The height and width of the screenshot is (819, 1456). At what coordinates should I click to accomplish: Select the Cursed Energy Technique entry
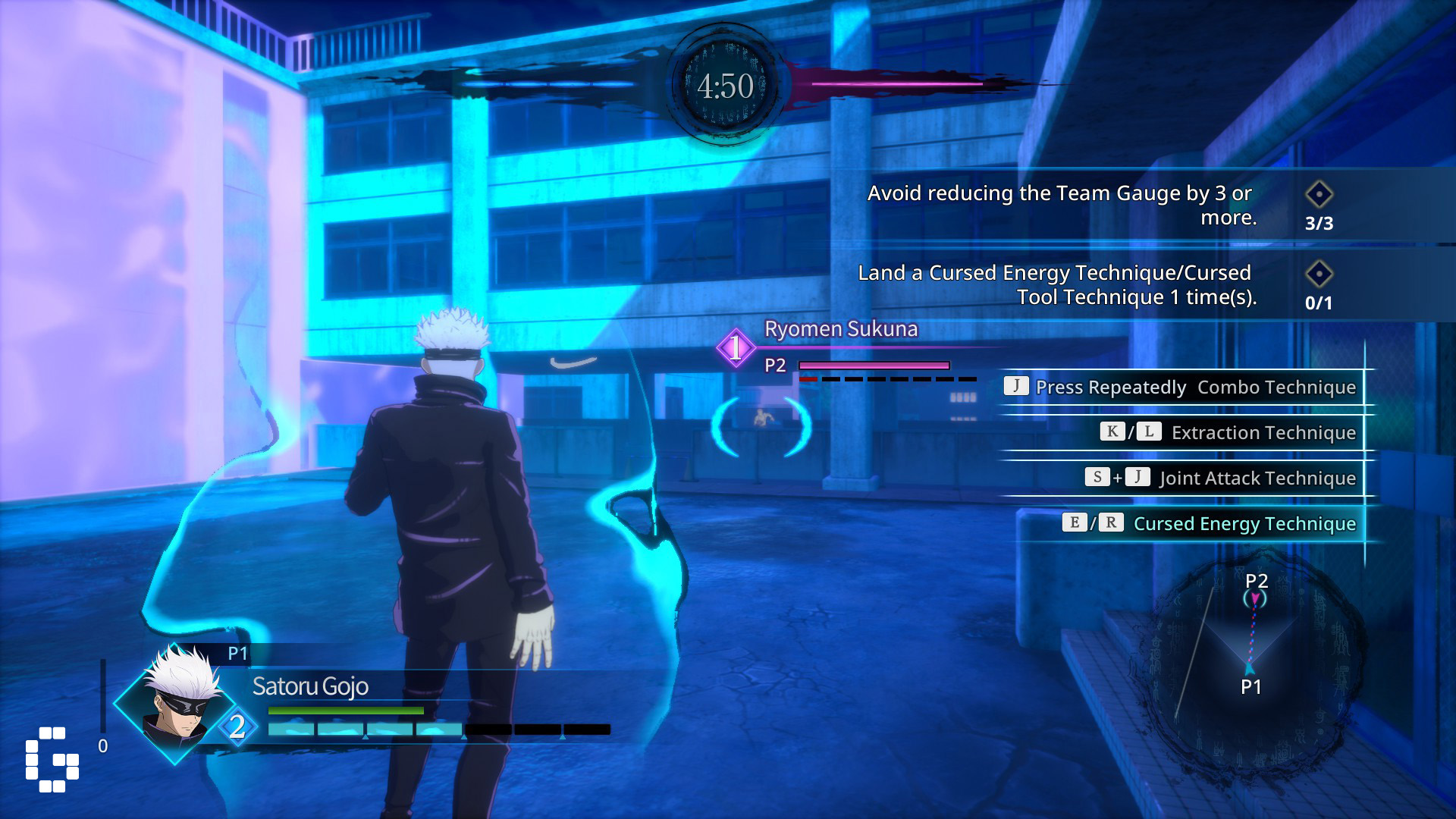click(x=1210, y=523)
